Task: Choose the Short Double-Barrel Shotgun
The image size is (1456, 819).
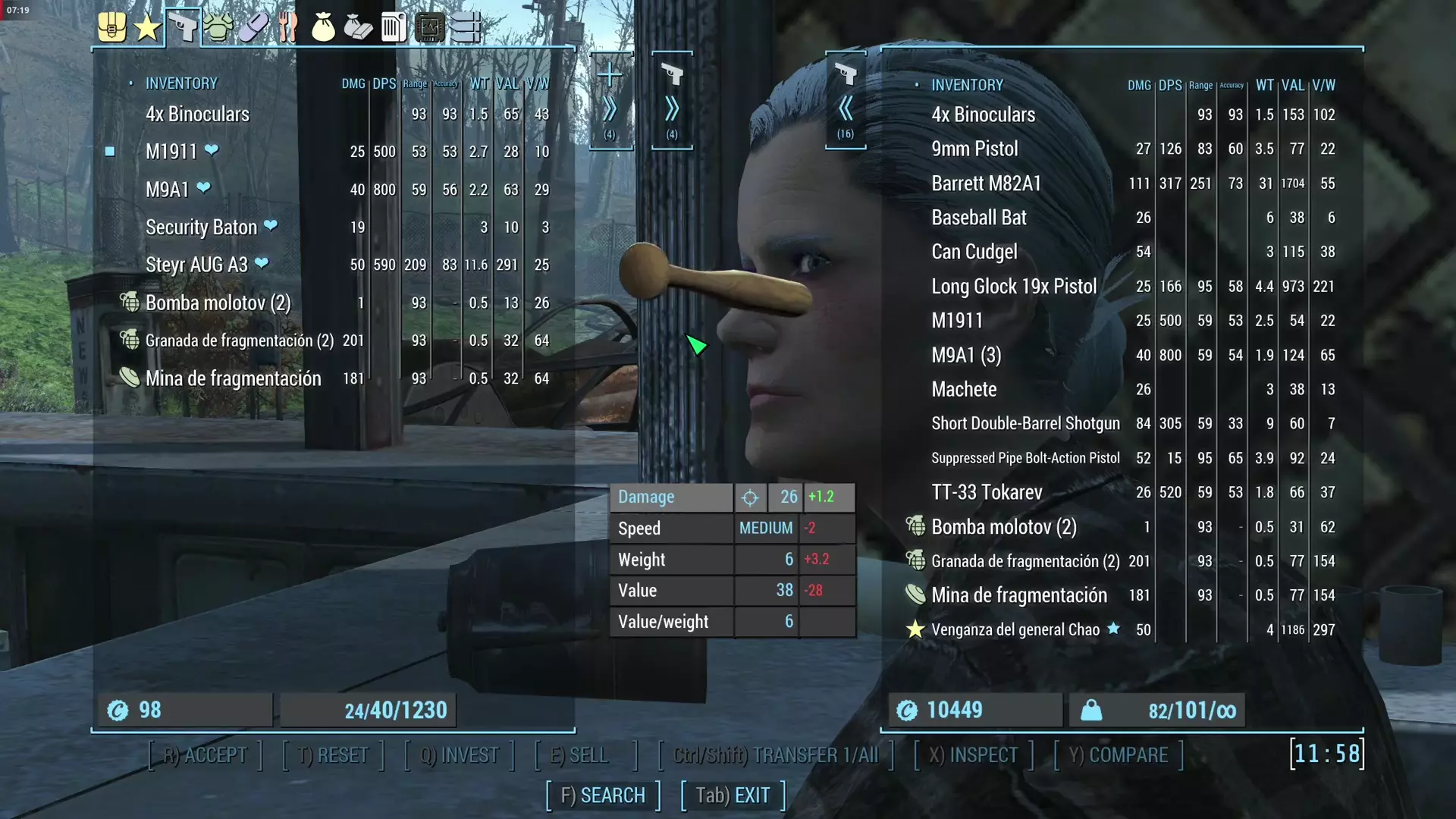Action: coord(1025,424)
